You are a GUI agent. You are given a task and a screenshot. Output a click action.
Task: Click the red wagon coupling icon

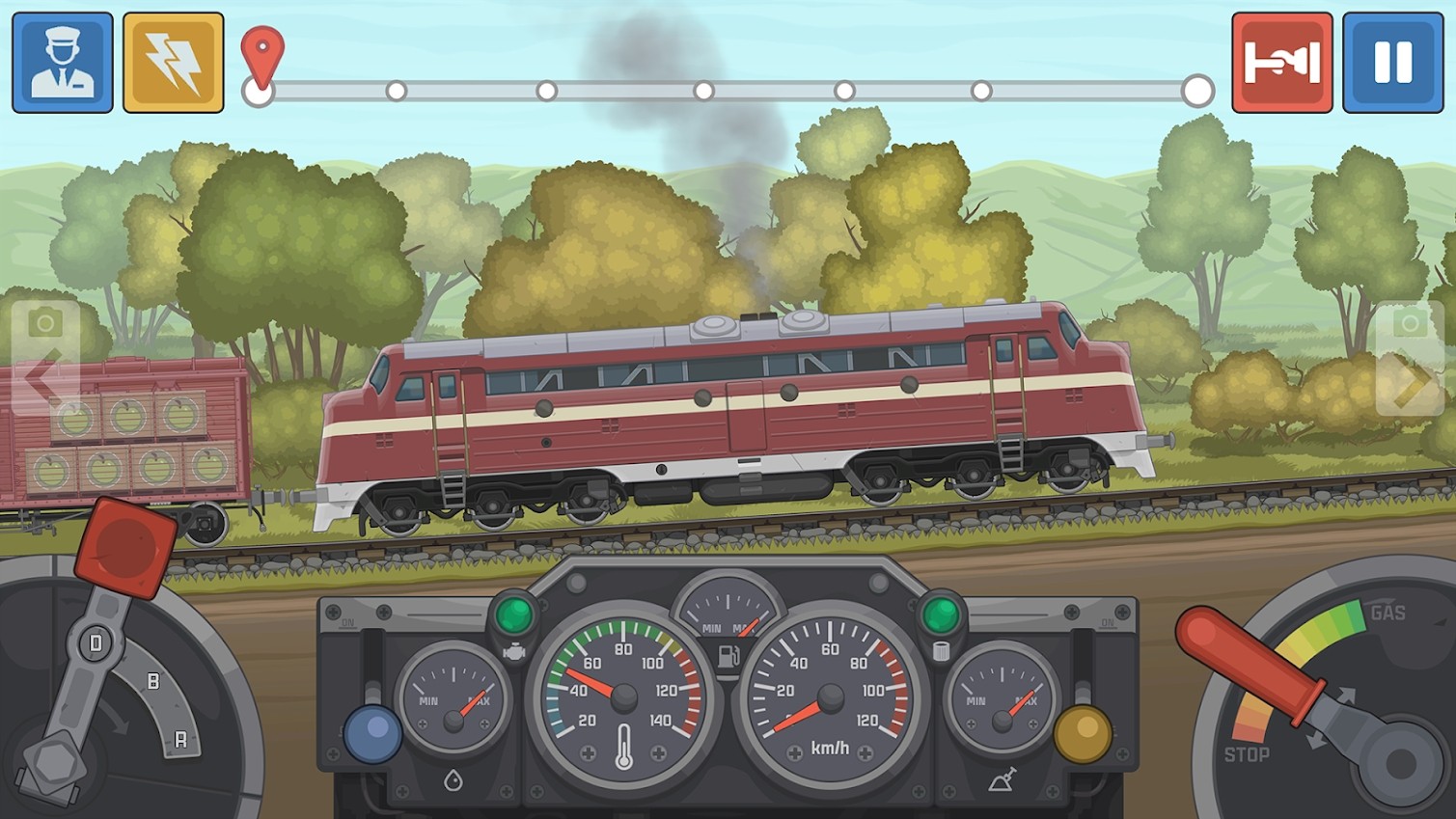tap(1281, 61)
